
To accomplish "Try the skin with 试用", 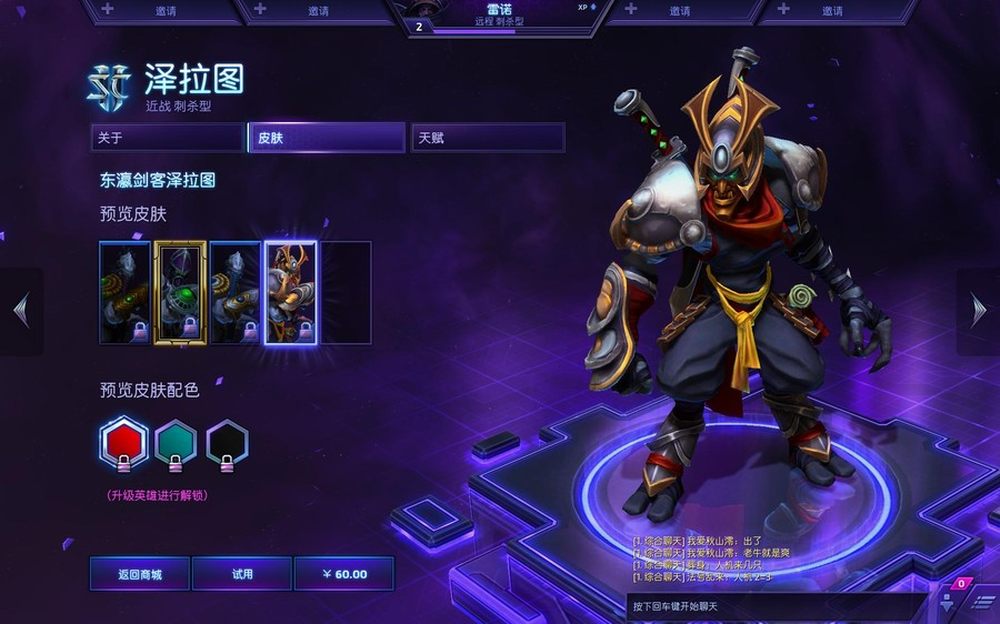I will pos(242,574).
